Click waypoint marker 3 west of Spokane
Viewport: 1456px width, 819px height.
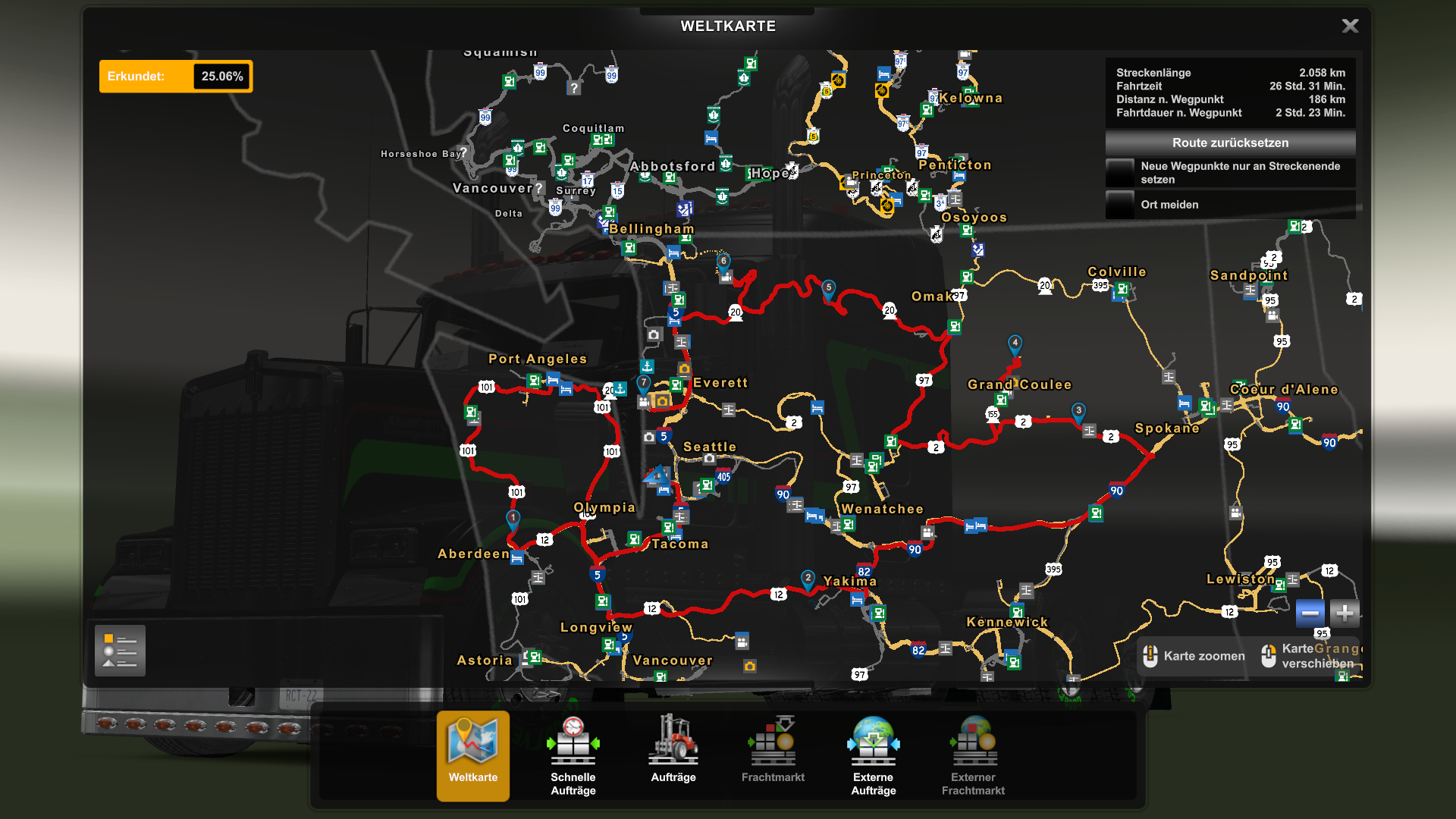(x=1078, y=410)
